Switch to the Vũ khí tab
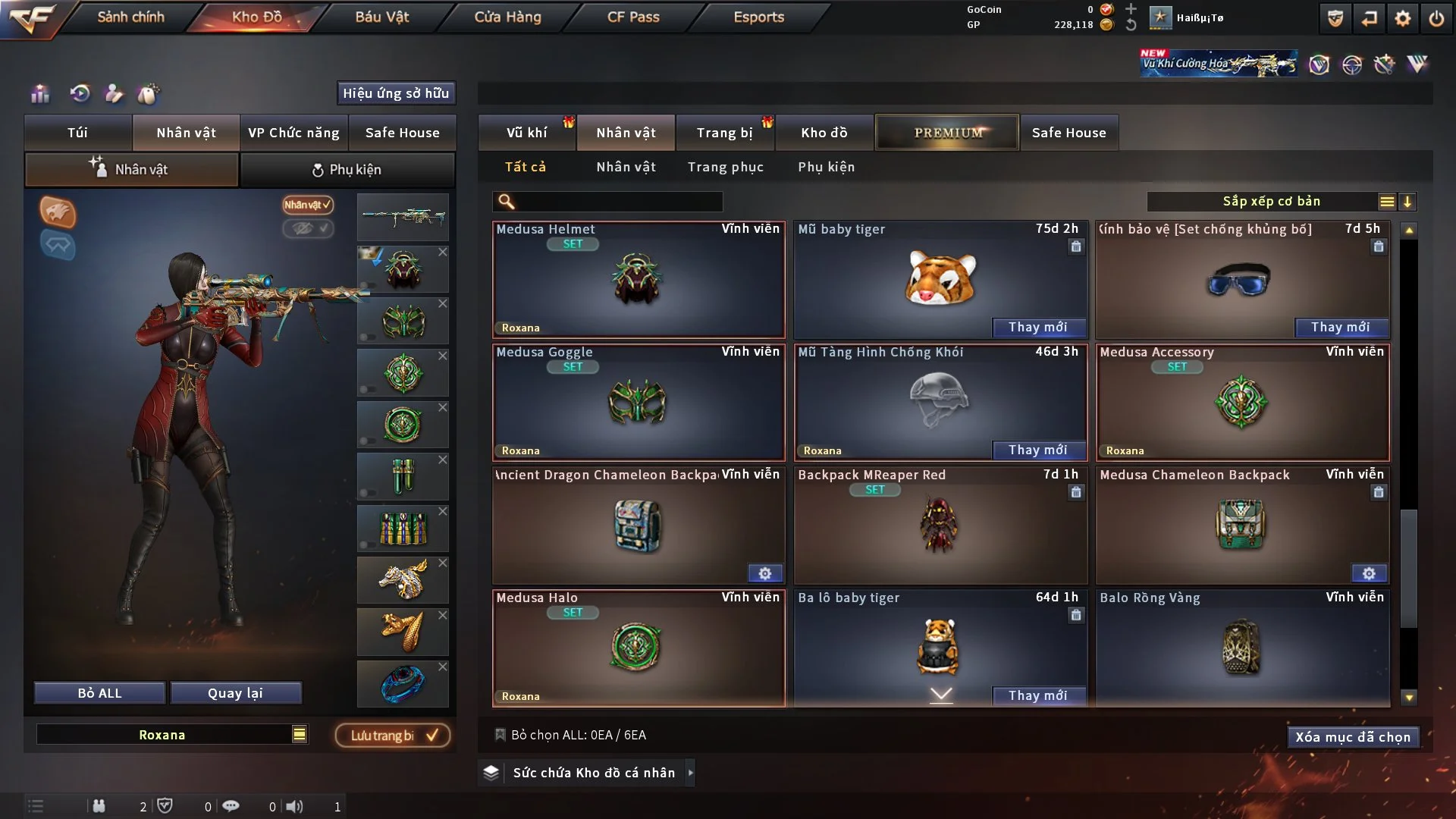 coord(526,133)
